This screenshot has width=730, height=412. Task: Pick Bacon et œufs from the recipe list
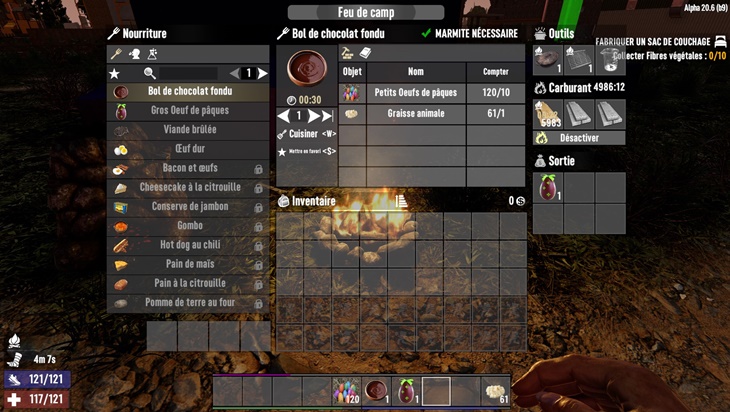coord(188,168)
